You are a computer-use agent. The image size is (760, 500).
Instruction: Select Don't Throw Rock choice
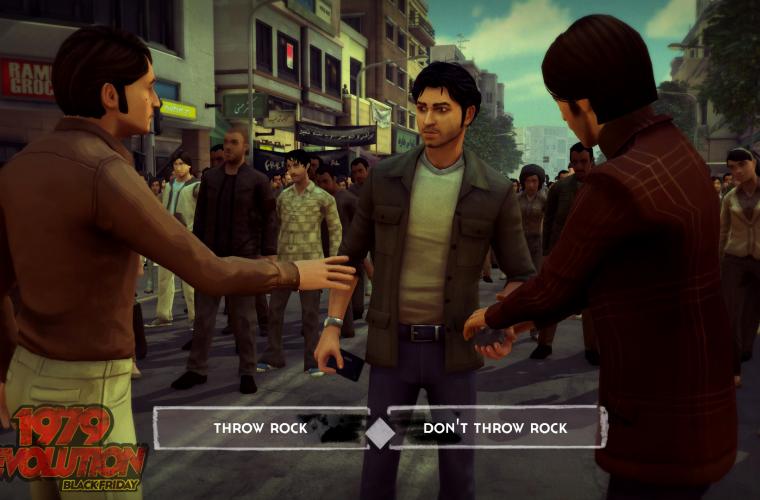point(495,428)
